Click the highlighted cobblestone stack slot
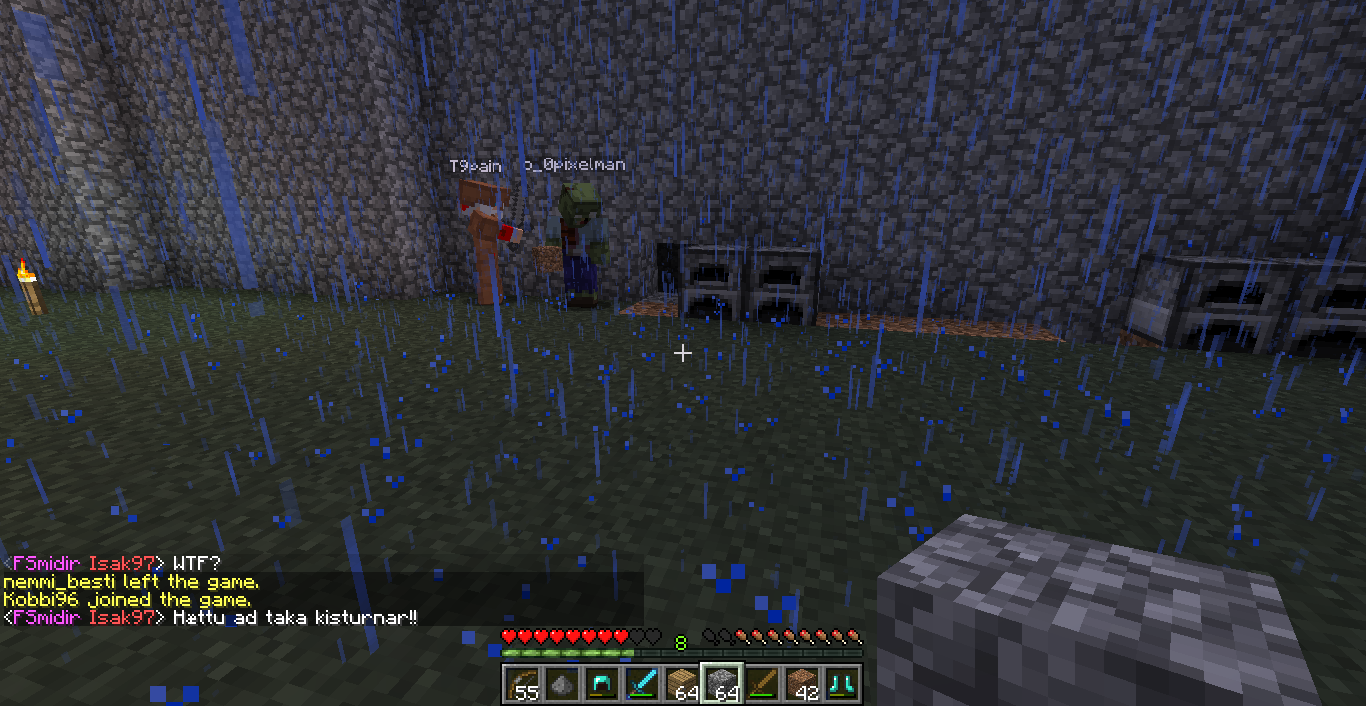This screenshot has width=1366, height=706. coord(721,684)
